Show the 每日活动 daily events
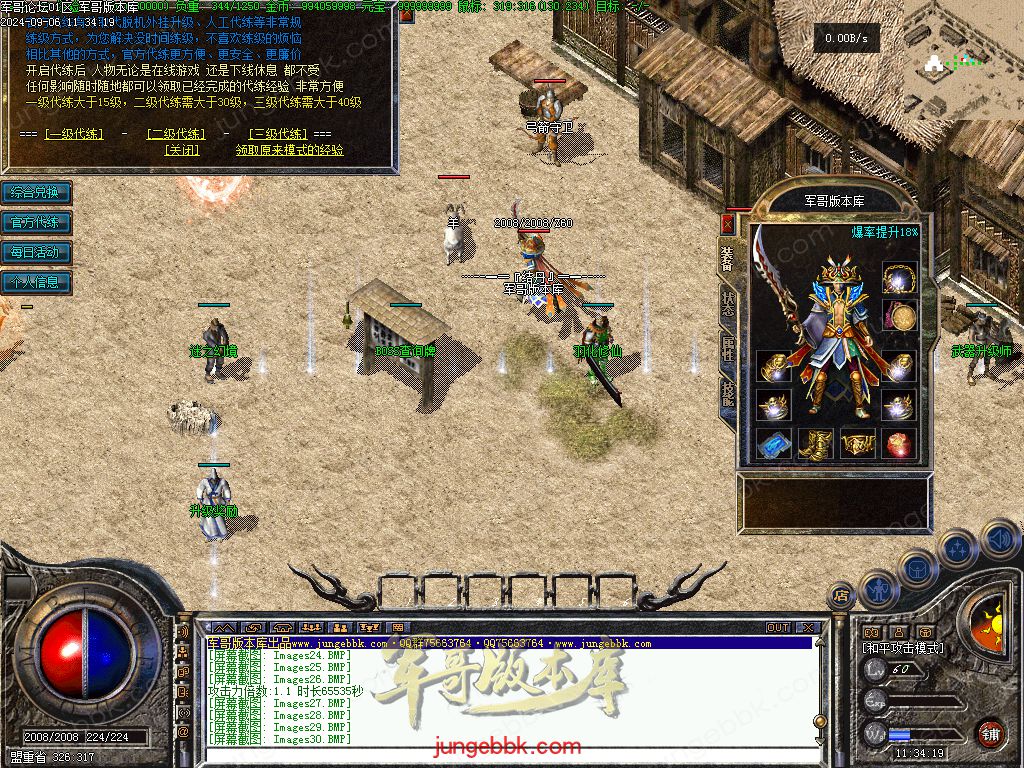The image size is (1024, 768). point(36,252)
